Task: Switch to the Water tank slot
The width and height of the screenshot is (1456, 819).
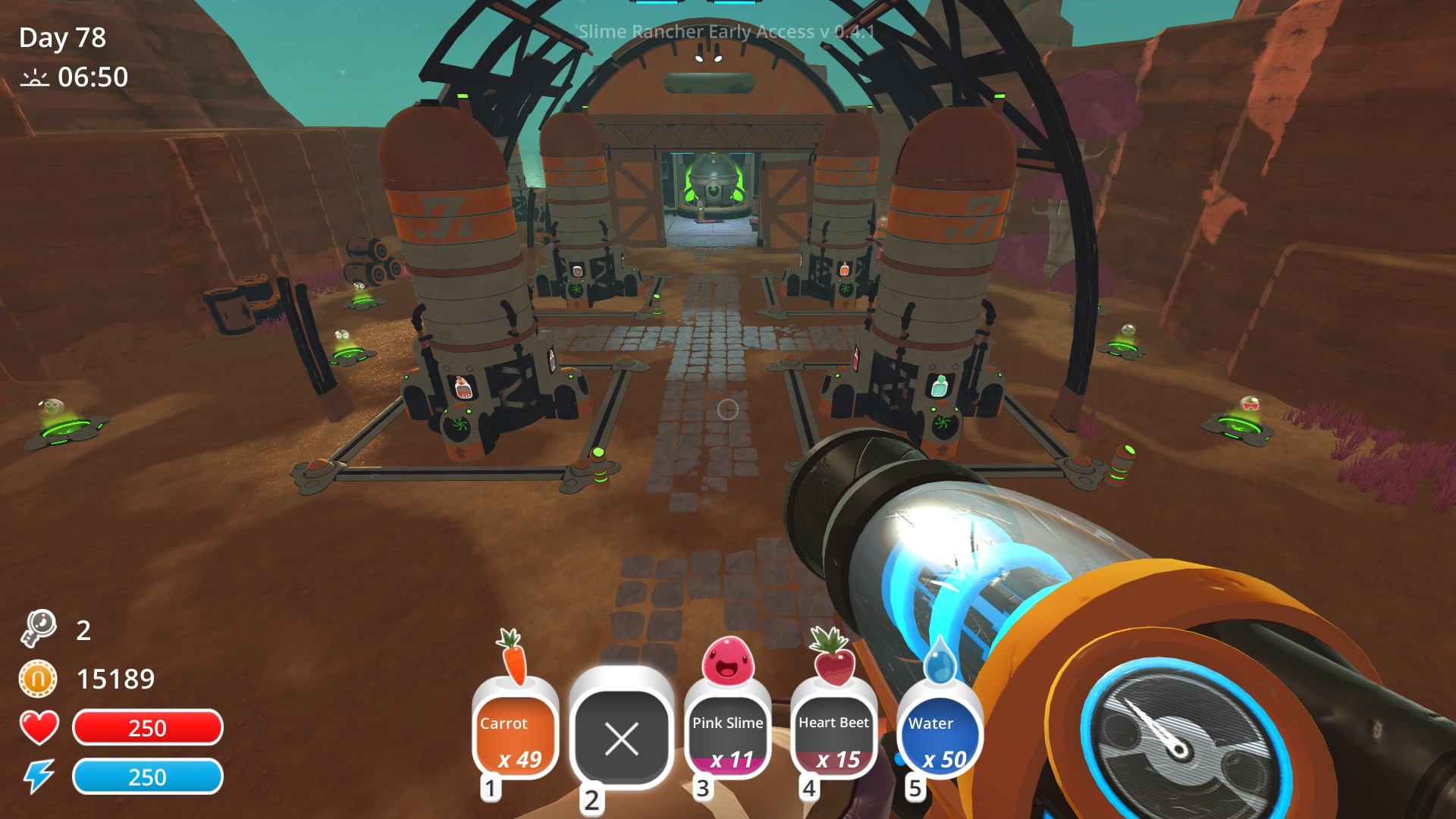Action: (x=940, y=737)
